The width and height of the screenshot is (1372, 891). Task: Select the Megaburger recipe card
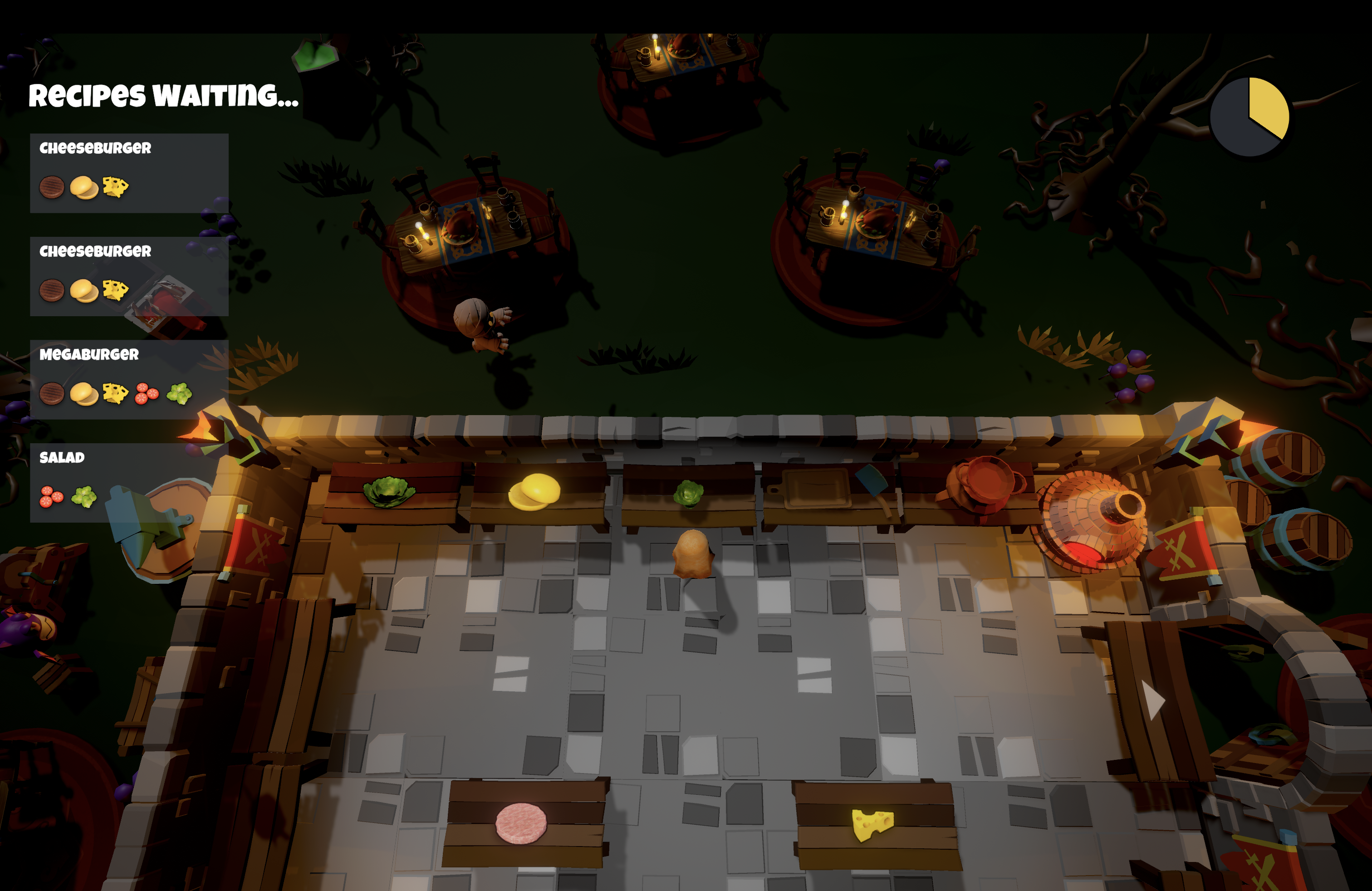[129, 379]
